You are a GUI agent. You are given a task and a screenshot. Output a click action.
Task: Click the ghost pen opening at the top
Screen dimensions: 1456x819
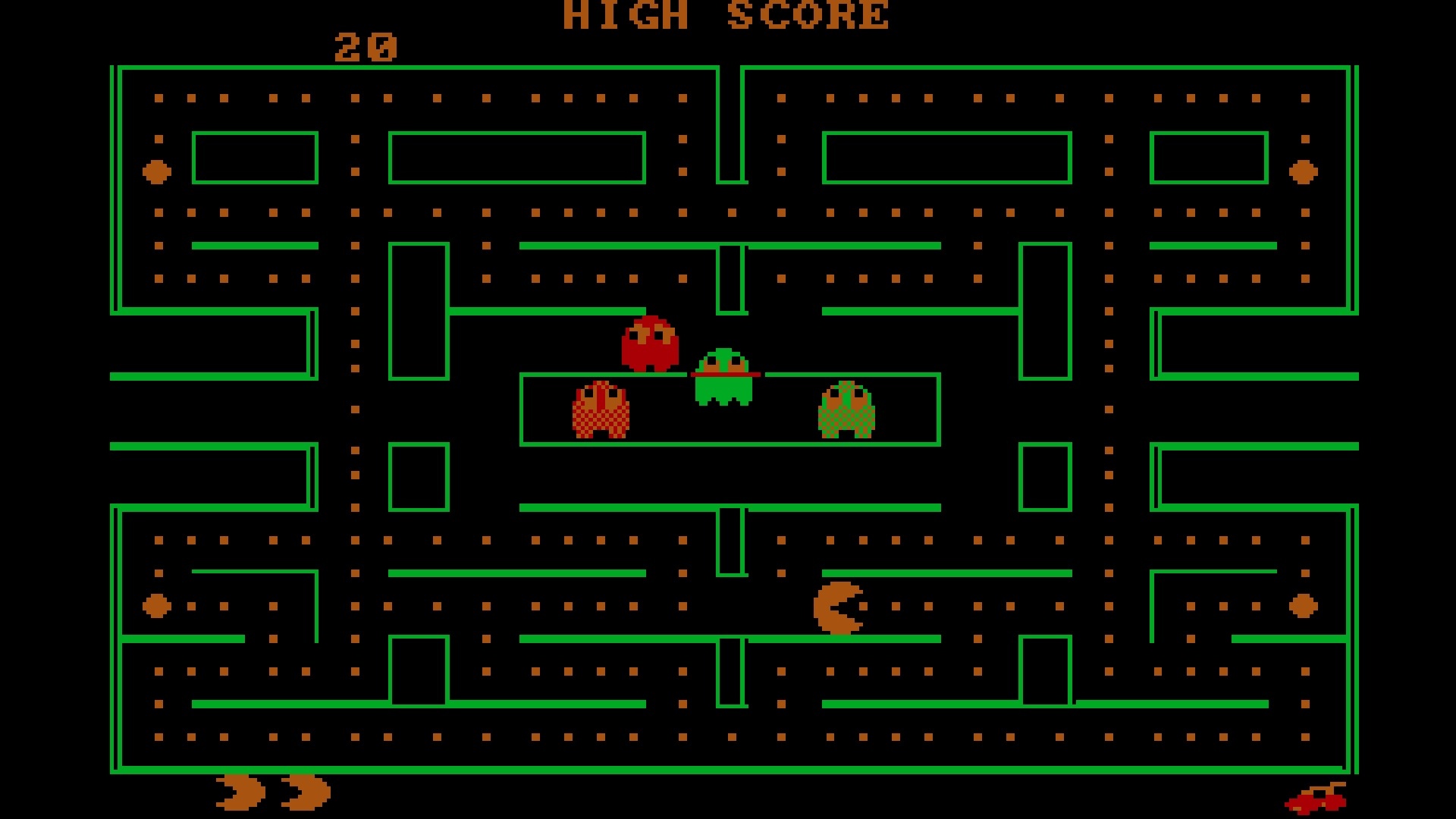point(726,373)
